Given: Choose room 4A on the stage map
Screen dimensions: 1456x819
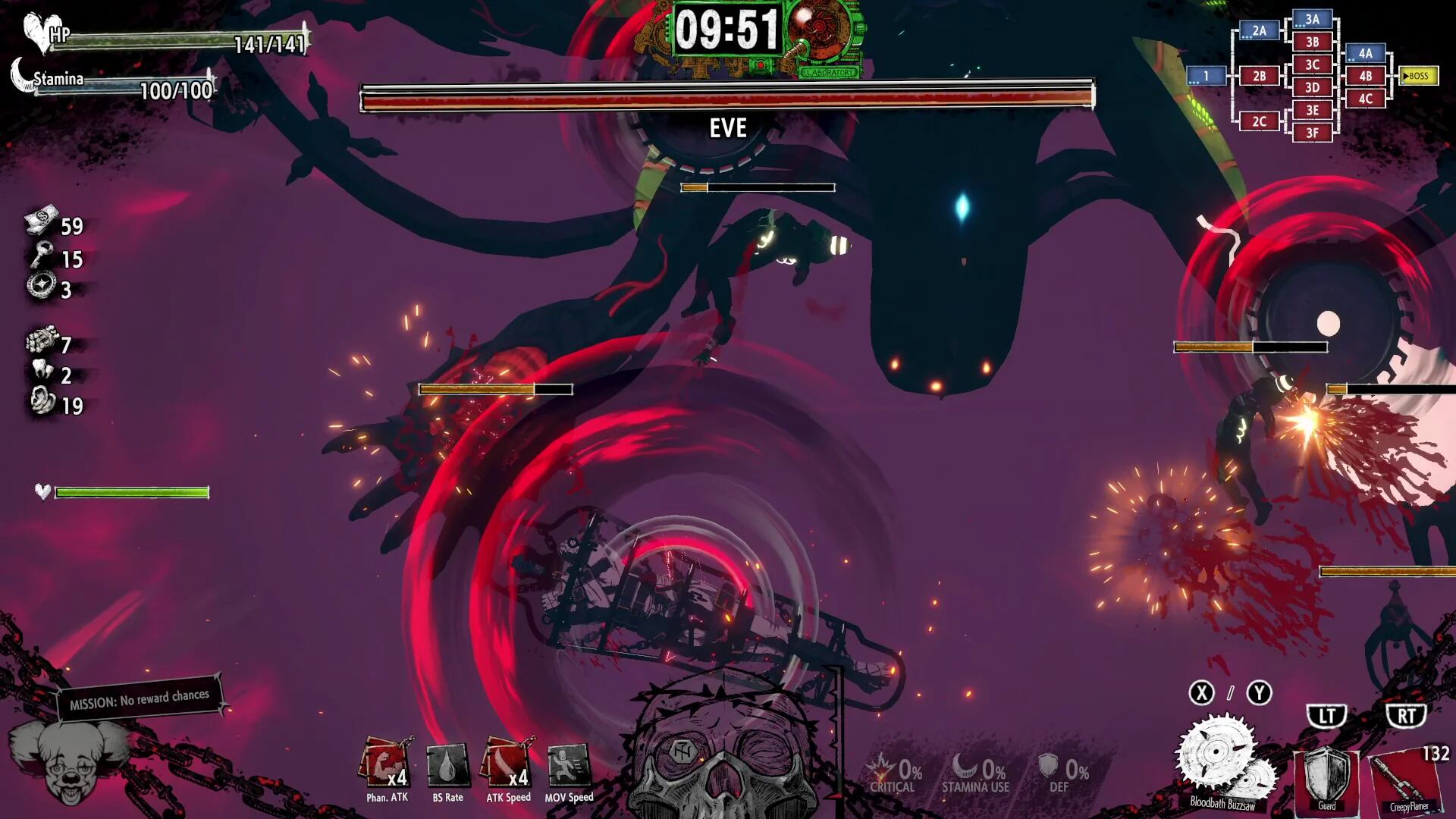Looking at the screenshot, I should (x=1365, y=53).
